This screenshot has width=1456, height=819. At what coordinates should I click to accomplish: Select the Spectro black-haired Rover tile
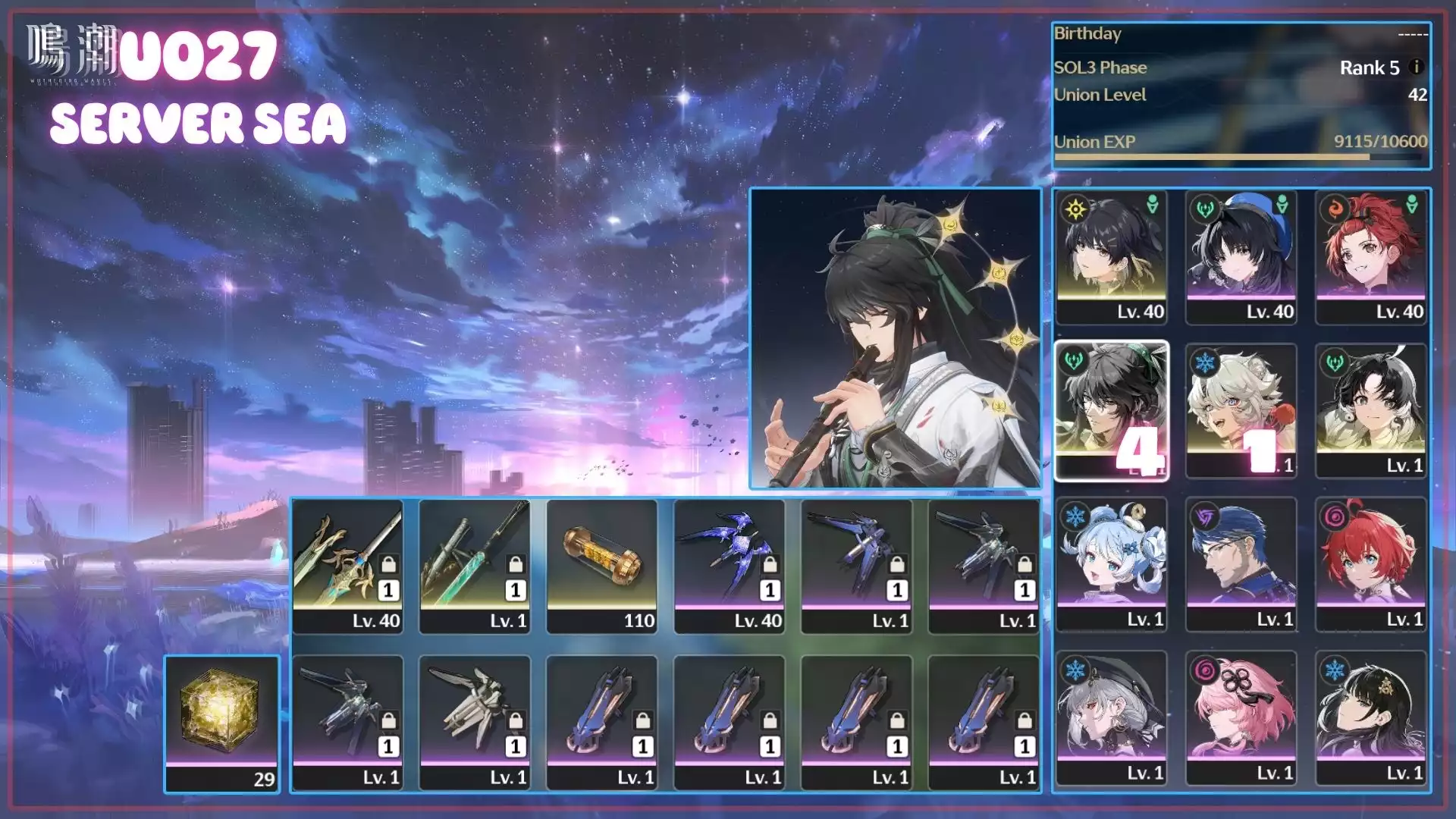pyautogui.click(x=1111, y=257)
